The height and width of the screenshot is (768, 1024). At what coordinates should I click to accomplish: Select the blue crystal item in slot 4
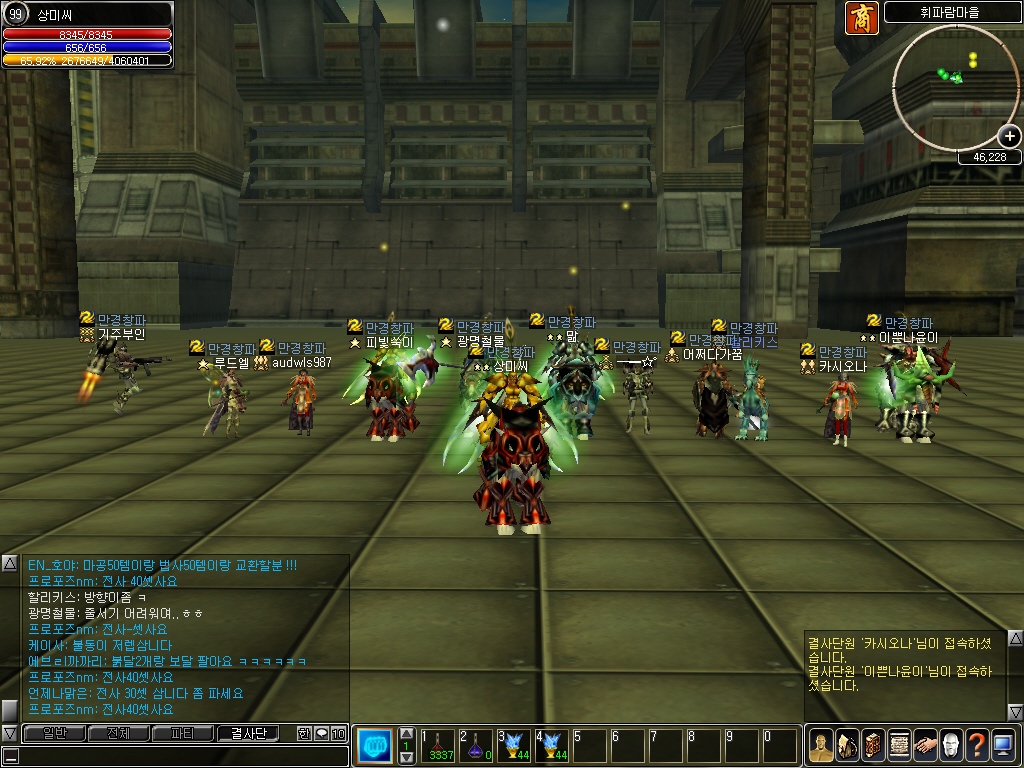coord(553,745)
